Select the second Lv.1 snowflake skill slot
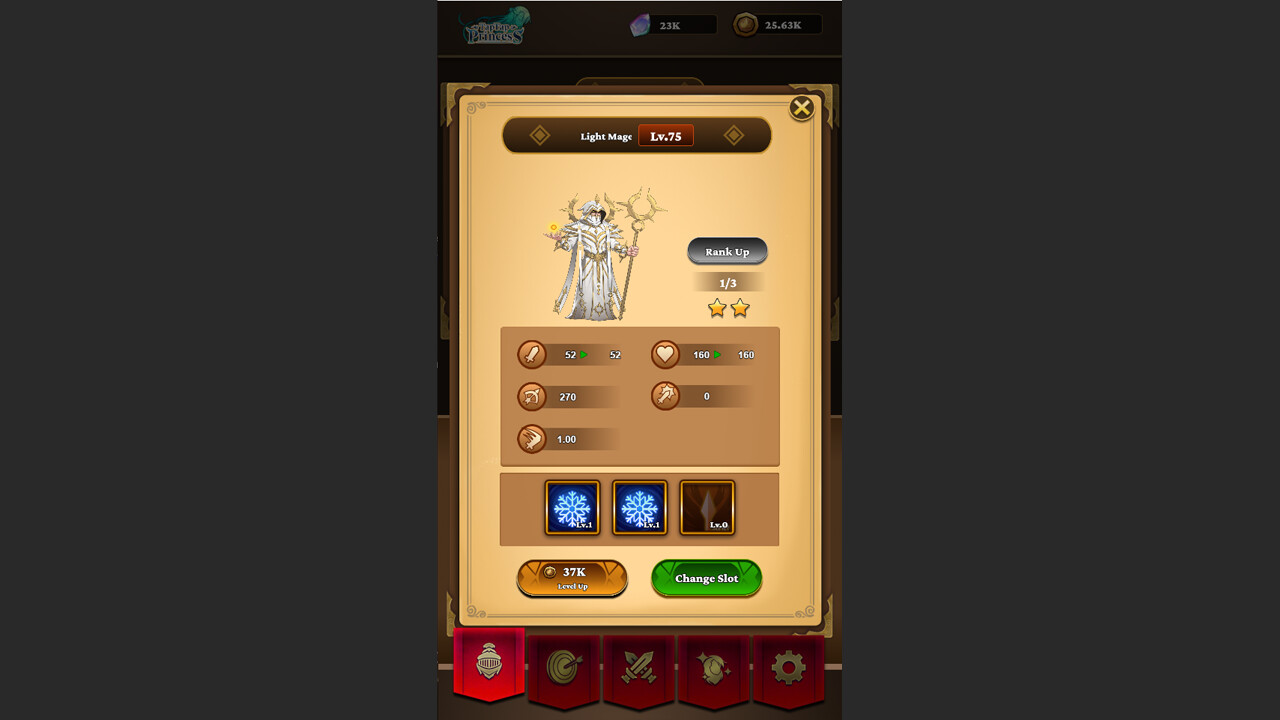Screen dimensions: 1280x720 pos(640,507)
